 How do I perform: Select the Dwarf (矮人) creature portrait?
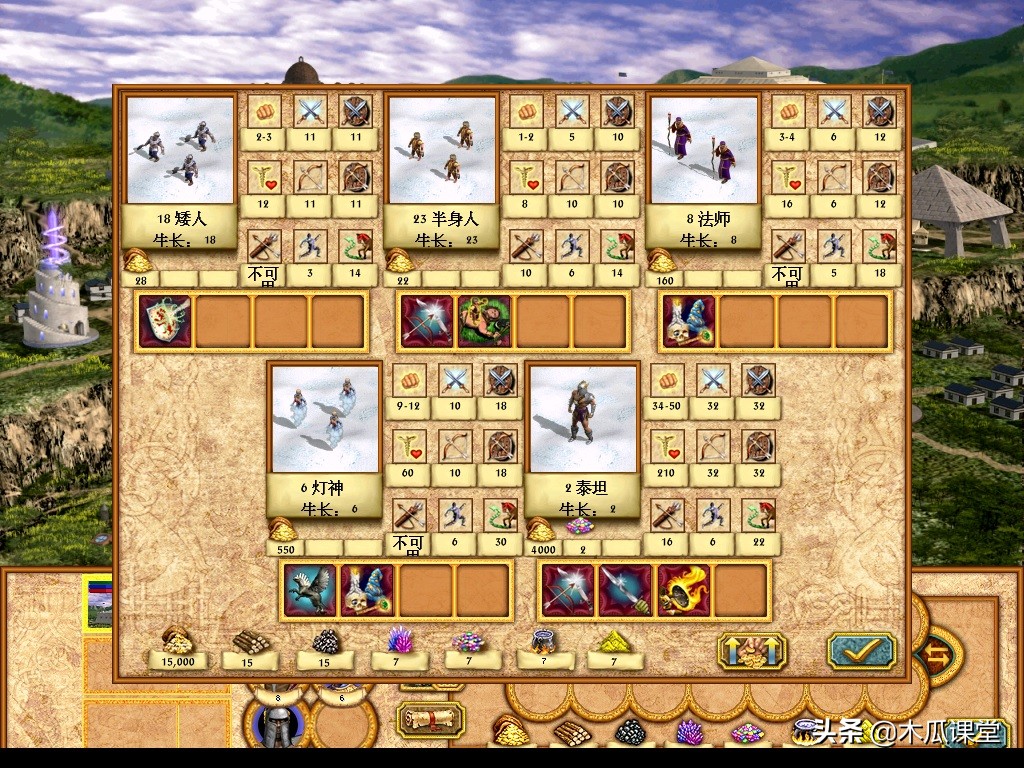[x=181, y=150]
